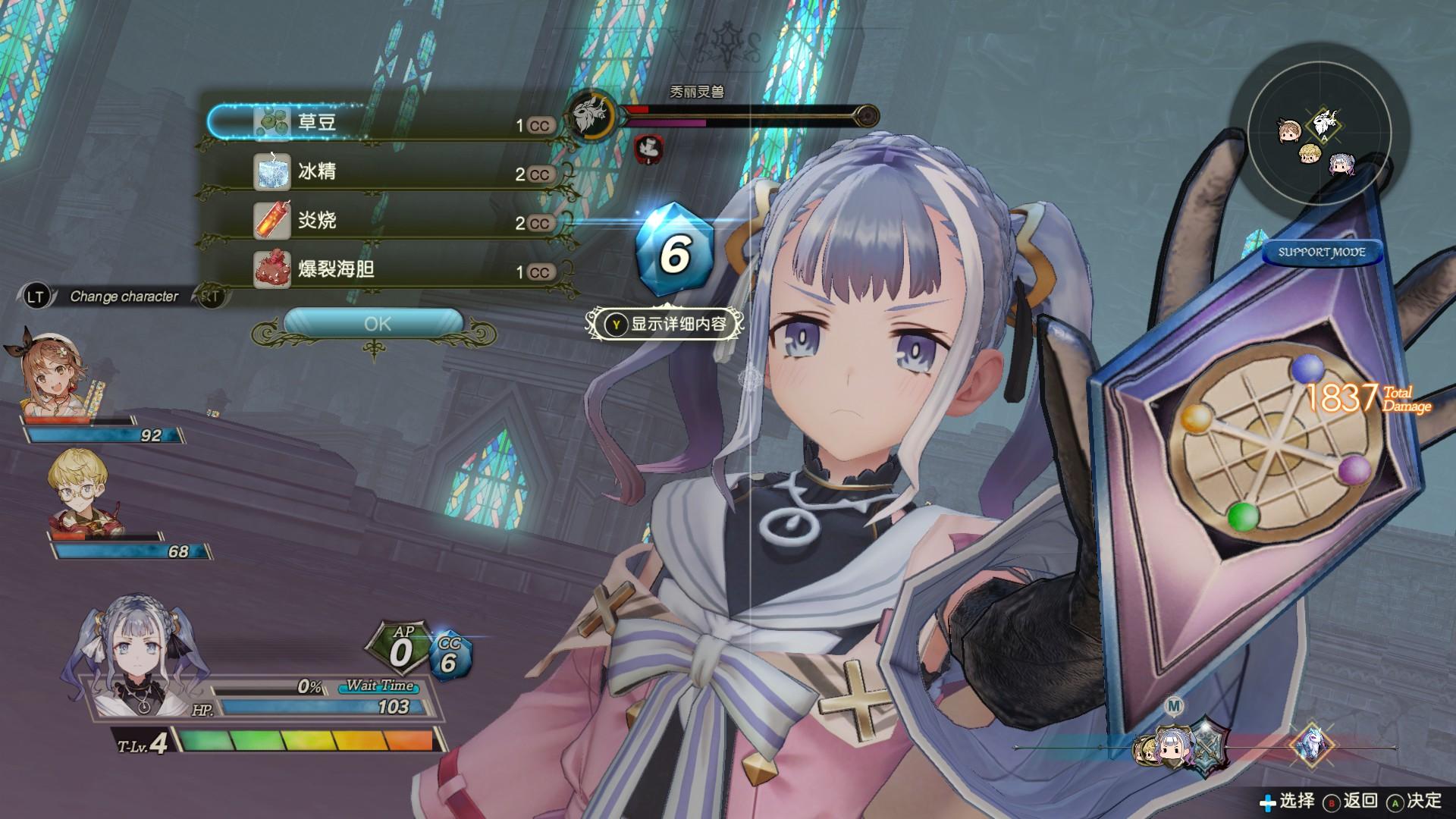
Task: Select the blond boy's party portrait
Action: [77, 491]
